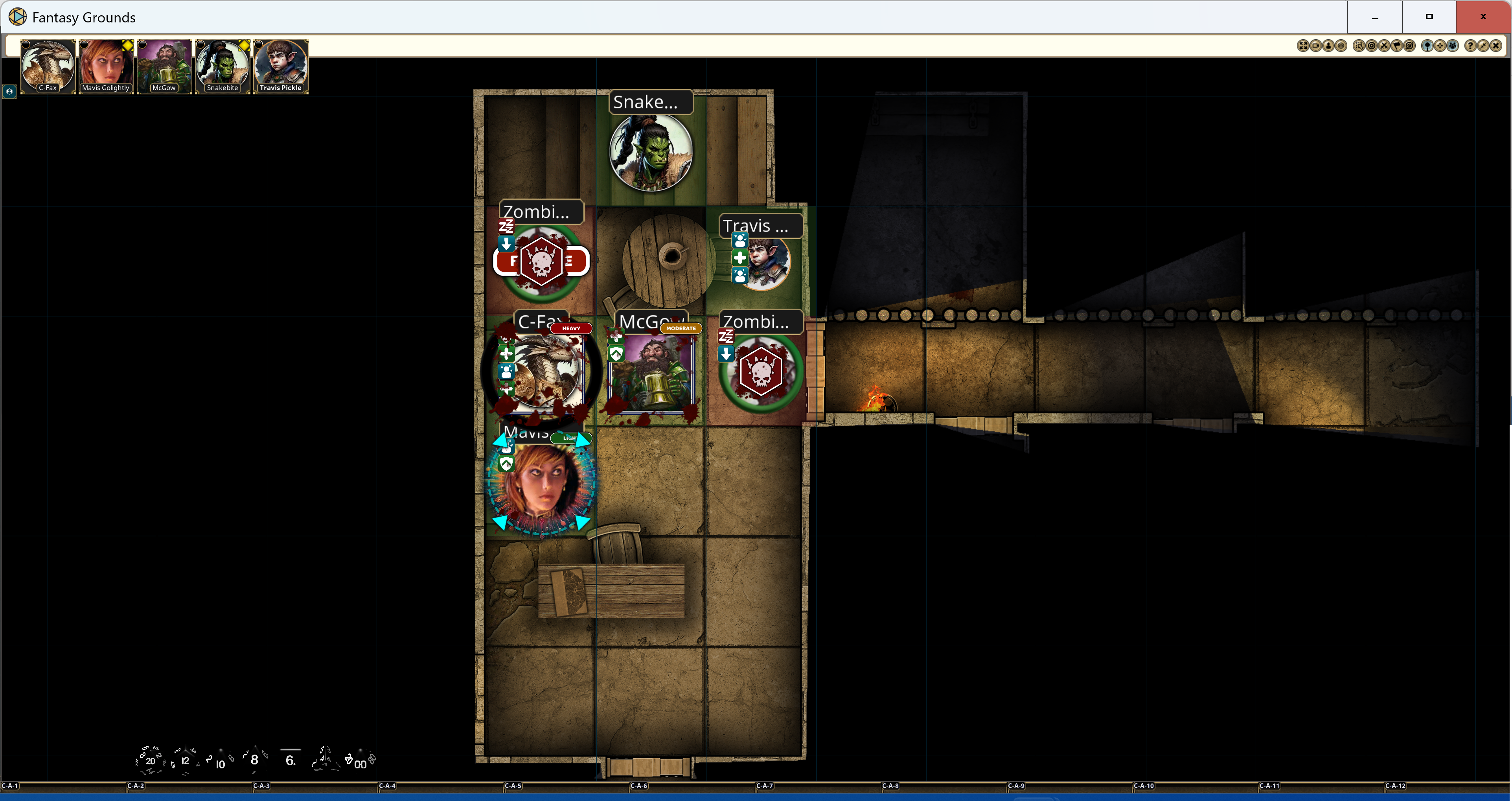Open help with the question mark button
The height and width of the screenshot is (801, 1512).
coord(1470,46)
